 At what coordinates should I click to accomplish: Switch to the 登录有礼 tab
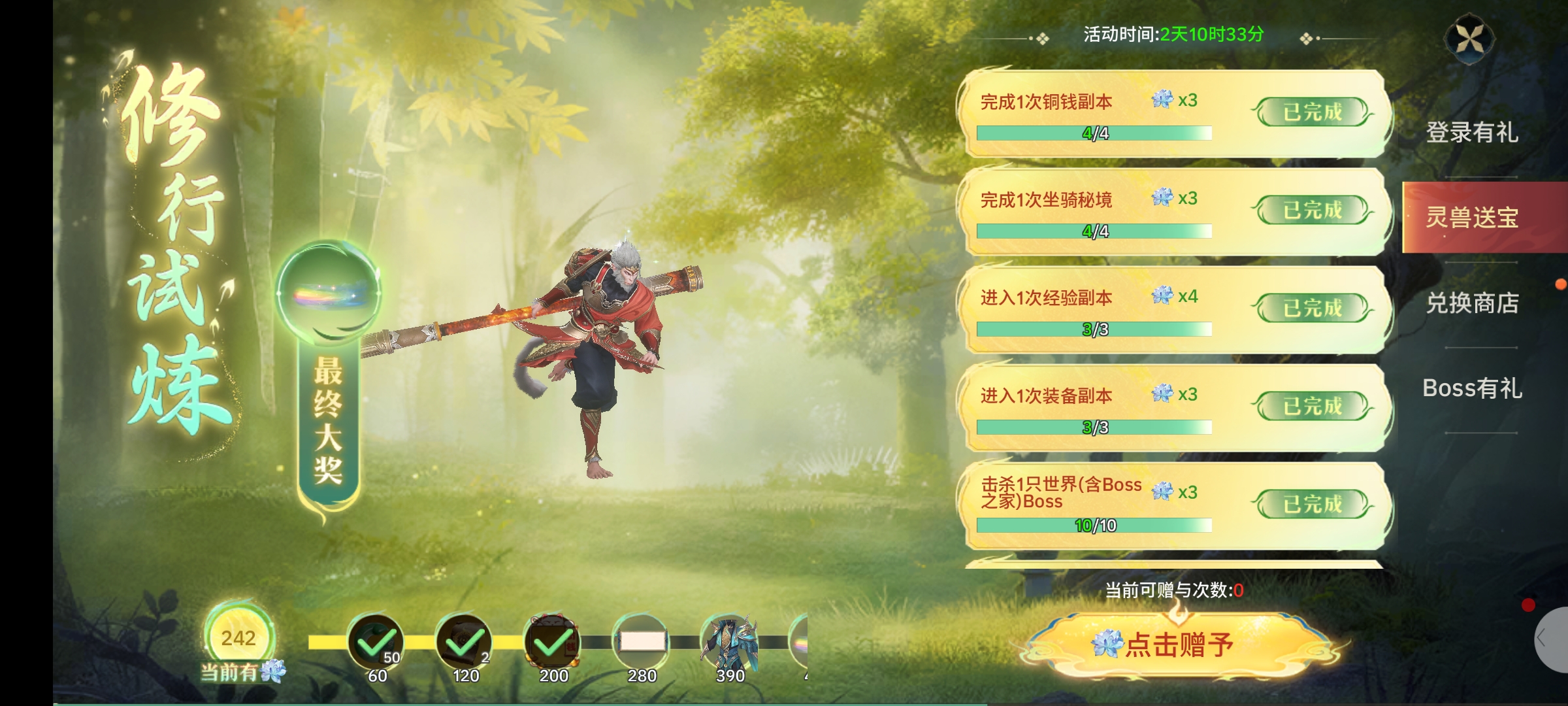click(x=1471, y=133)
